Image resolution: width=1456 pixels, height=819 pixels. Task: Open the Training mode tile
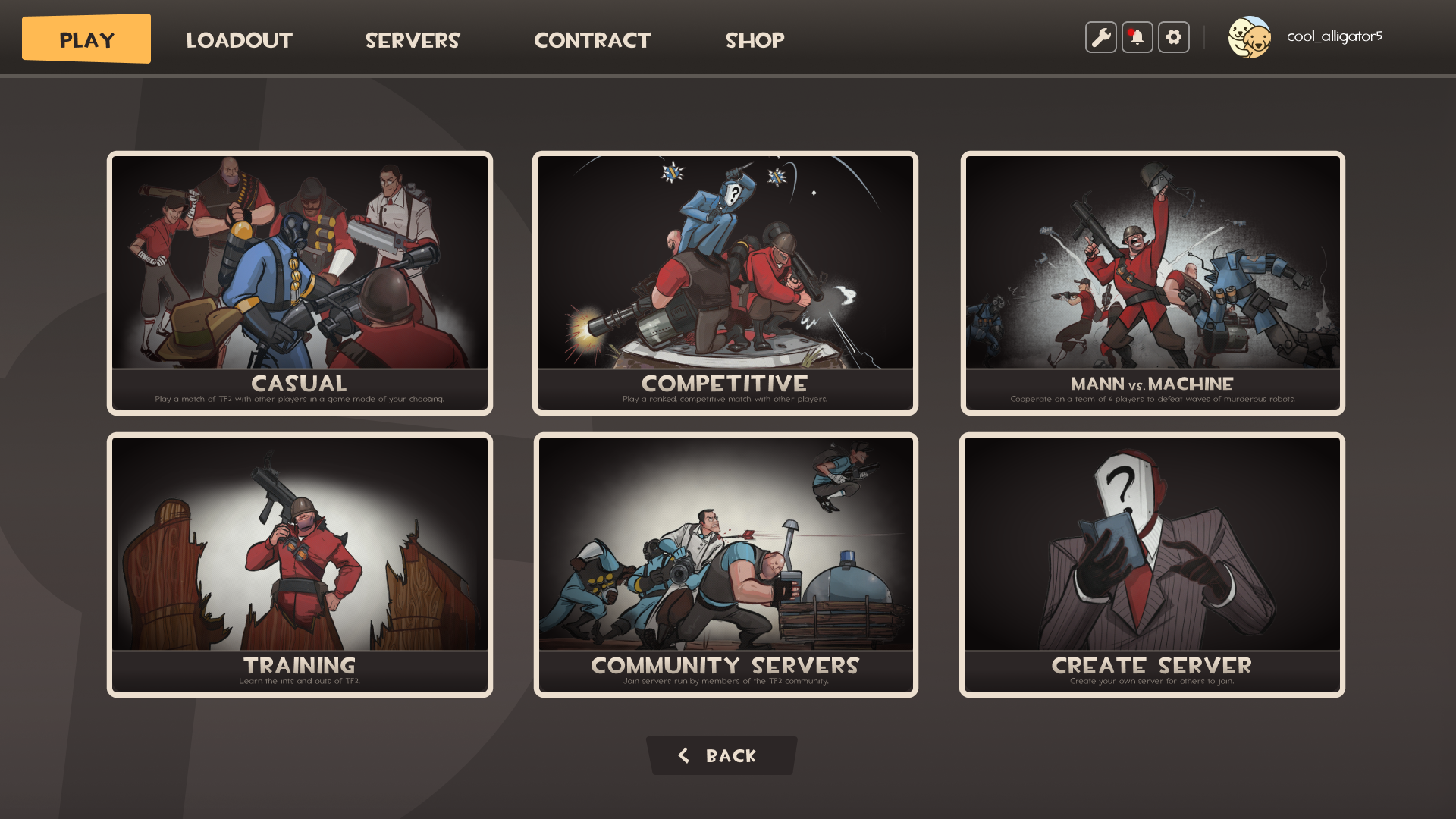tap(299, 564)
